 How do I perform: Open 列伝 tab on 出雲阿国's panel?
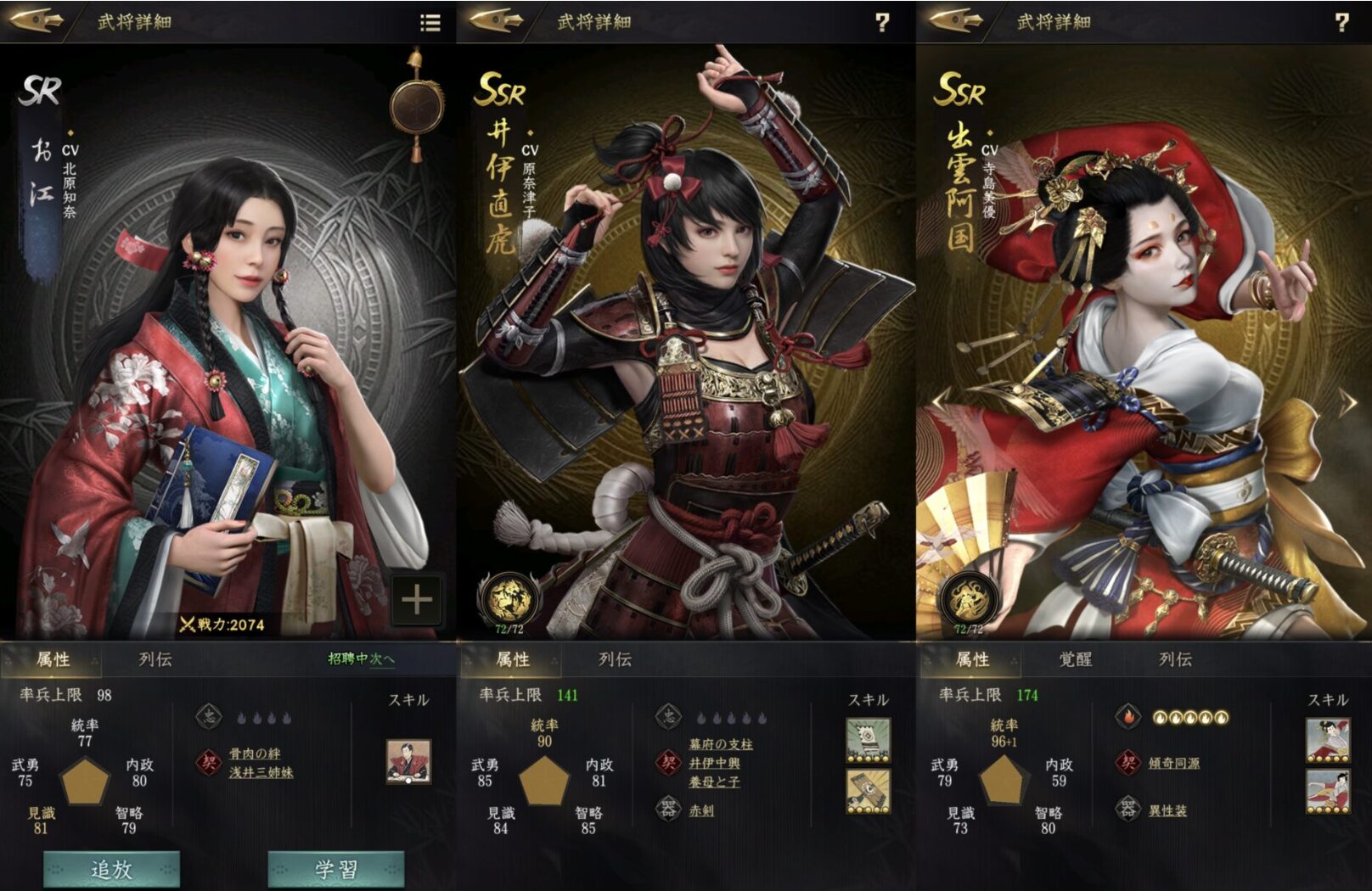pos(1175,659)
